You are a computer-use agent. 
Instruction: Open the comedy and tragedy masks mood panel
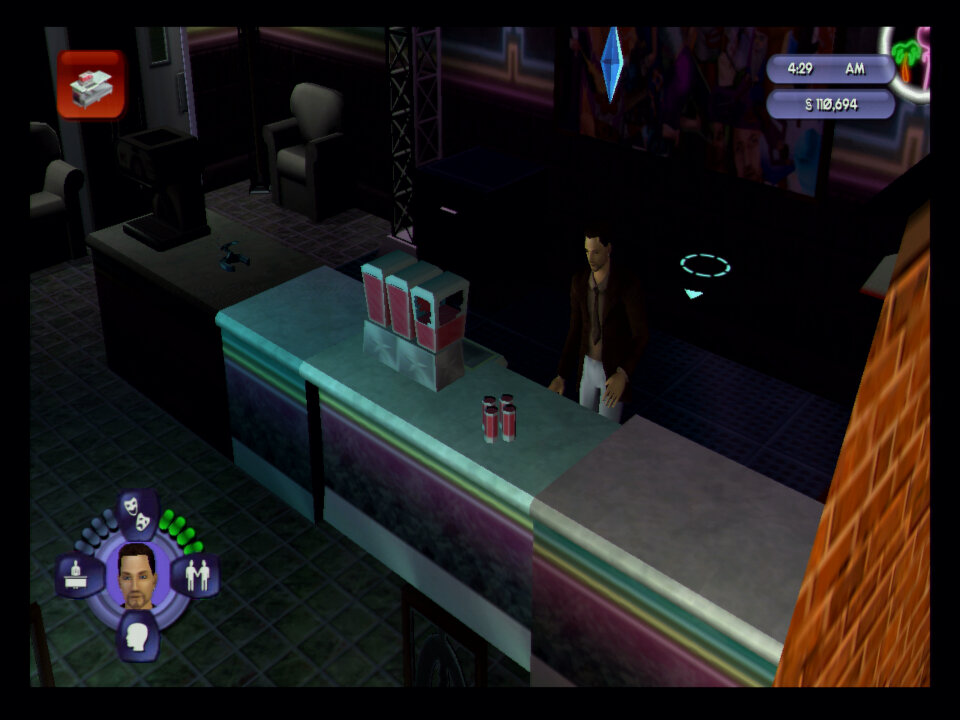pos(138,512)
